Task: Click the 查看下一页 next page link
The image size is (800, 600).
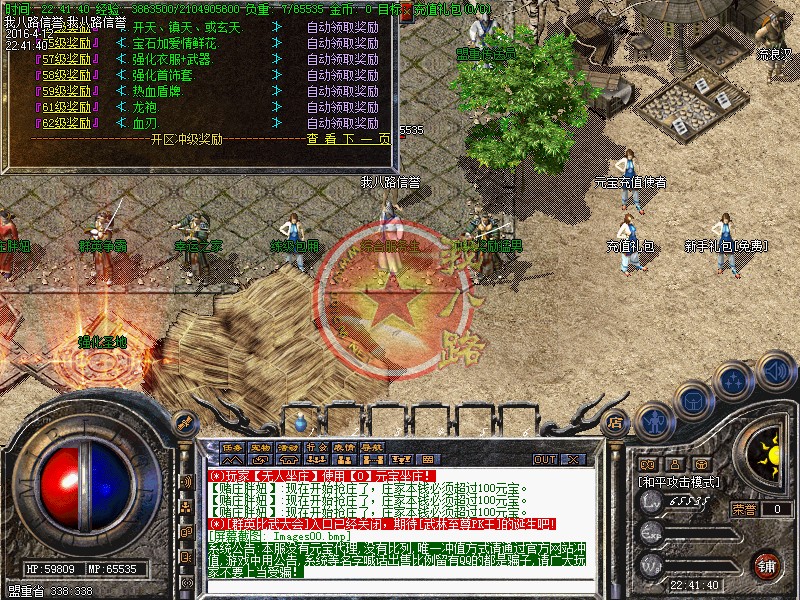Action: coord(347,139)
